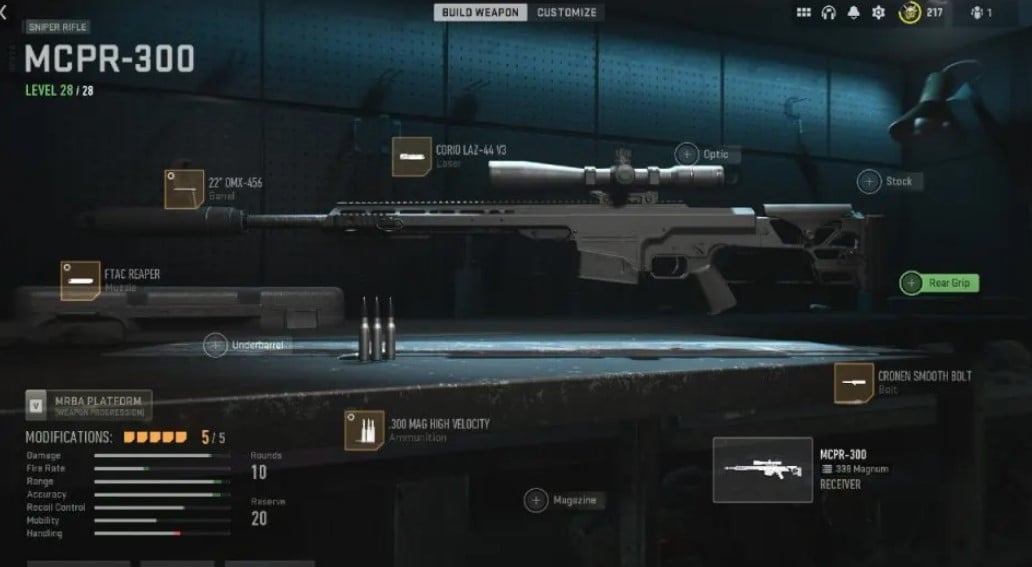Open the grid menu icon
The image size is (1032, 567).
(803, 13)
